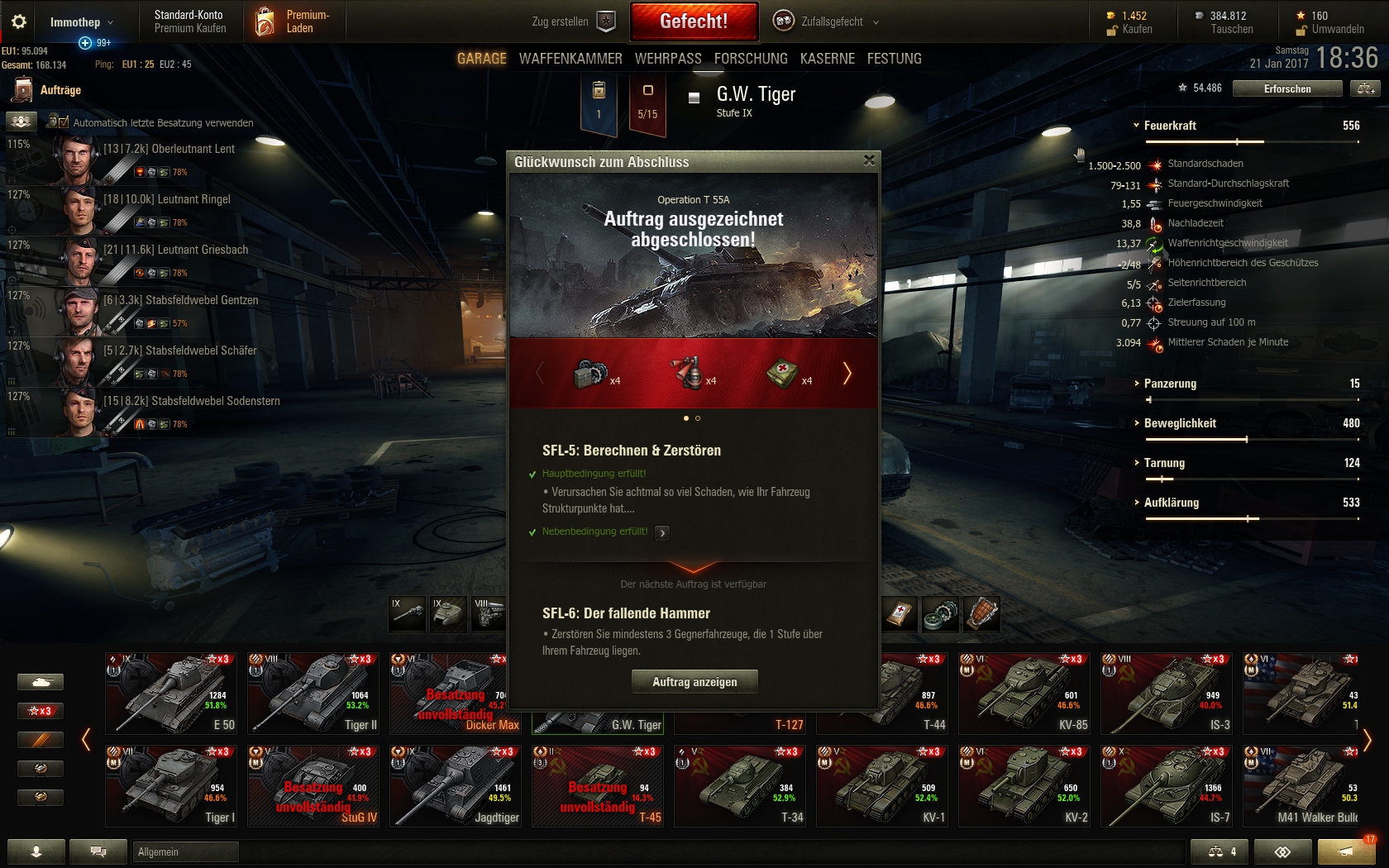Close the Glückwunsch zum Abschluss dialog

tap(869, 160)
